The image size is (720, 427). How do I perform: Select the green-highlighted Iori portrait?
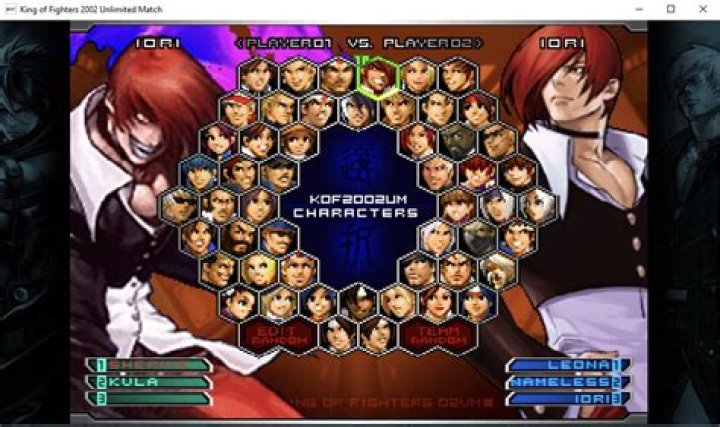pos(377,75)
